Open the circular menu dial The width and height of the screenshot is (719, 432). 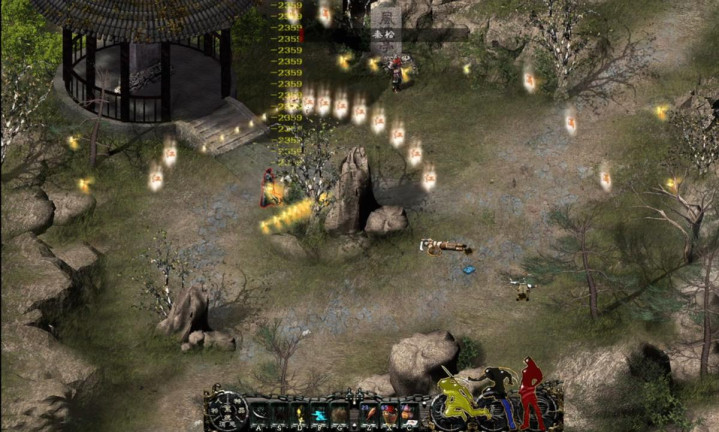[x=228, y=411]
